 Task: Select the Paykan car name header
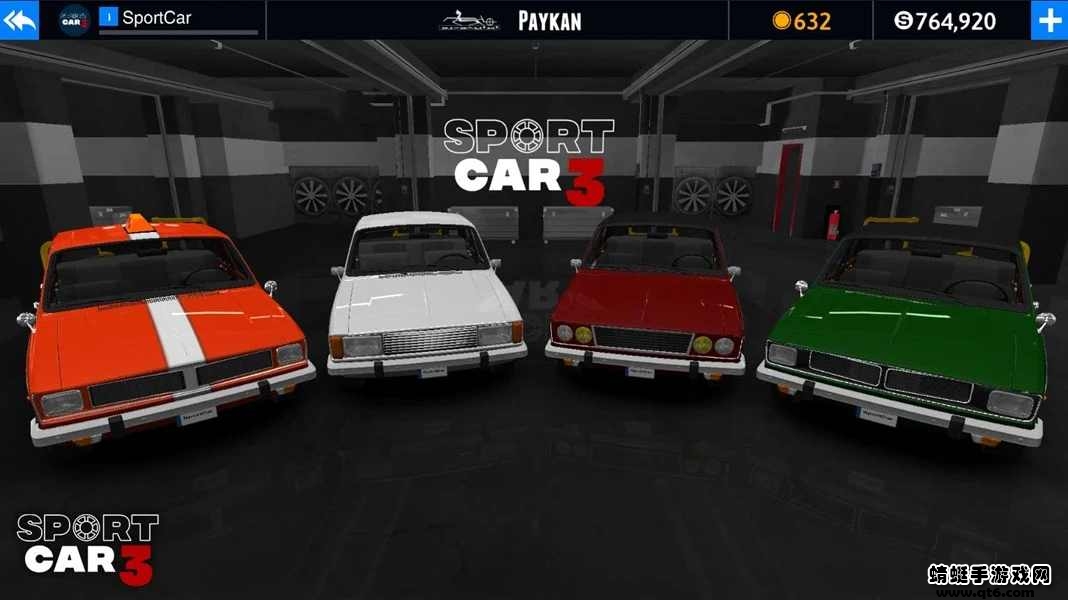click(549, 21)
